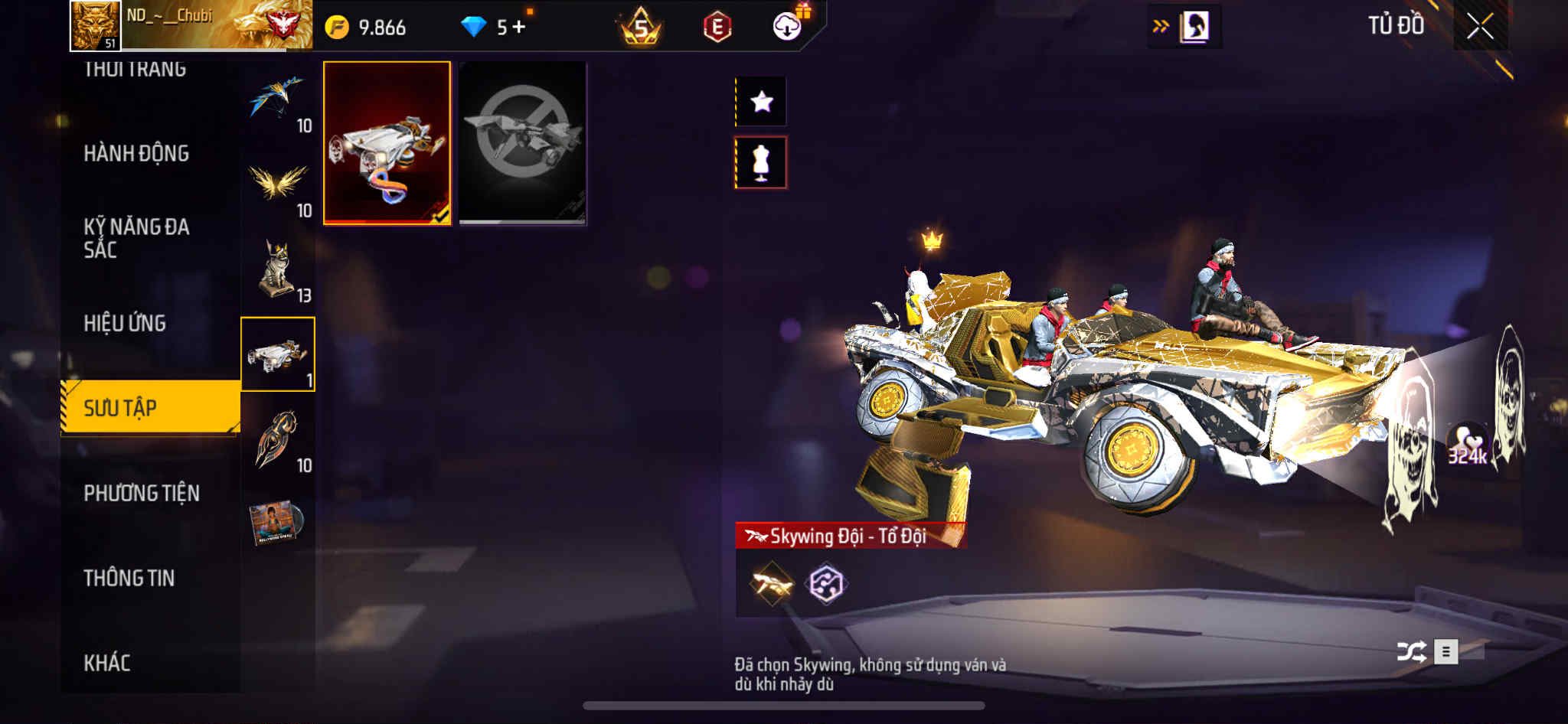Select the equipped white Skywing item

pyautogui.click(x=387, y=143)
